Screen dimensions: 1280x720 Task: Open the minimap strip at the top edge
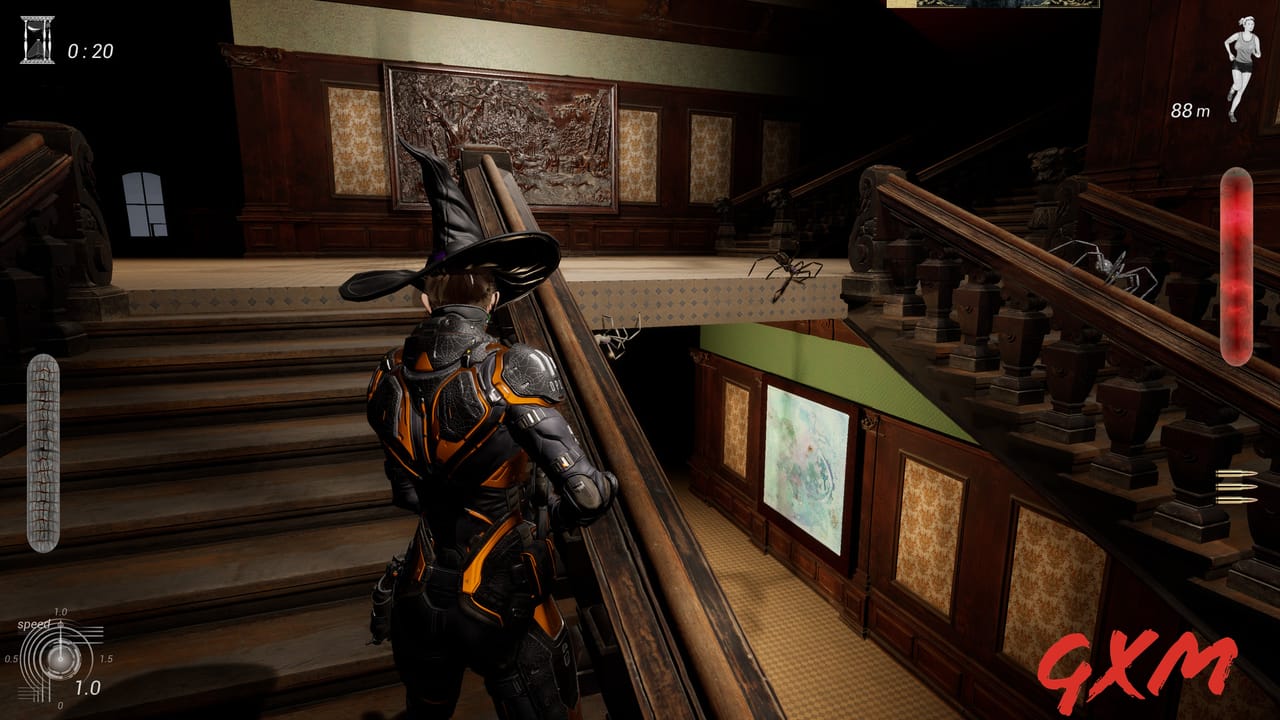click(x=992, y=4)
